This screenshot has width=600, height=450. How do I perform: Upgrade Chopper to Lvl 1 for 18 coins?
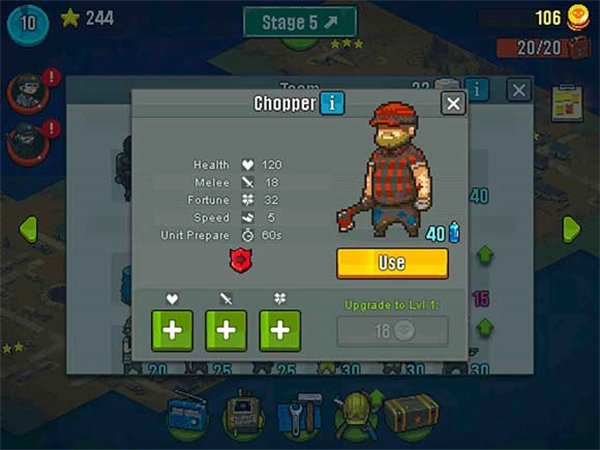click(x=392, y=332)
